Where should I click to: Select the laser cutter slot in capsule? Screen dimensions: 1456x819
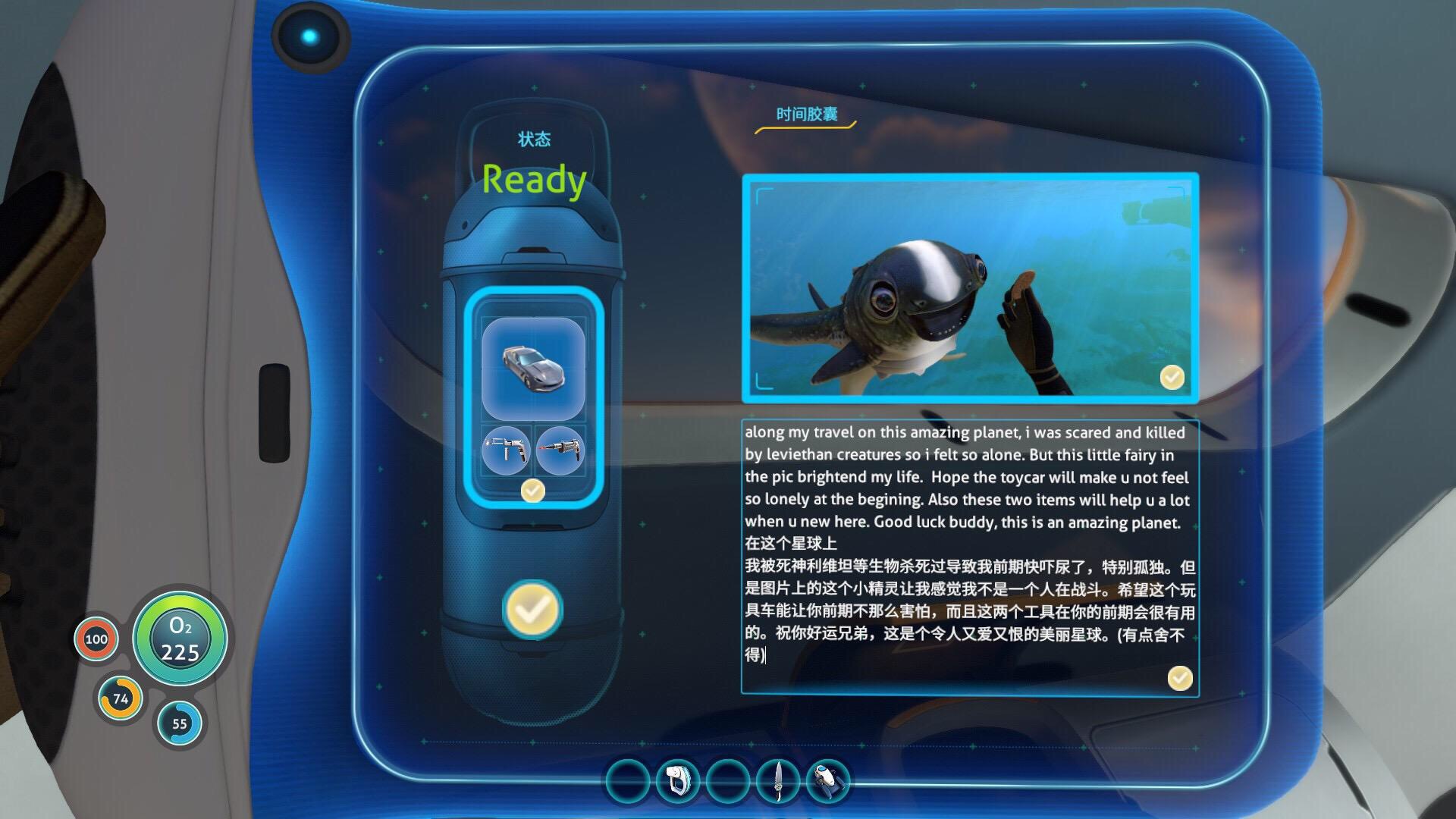(560, 450)
